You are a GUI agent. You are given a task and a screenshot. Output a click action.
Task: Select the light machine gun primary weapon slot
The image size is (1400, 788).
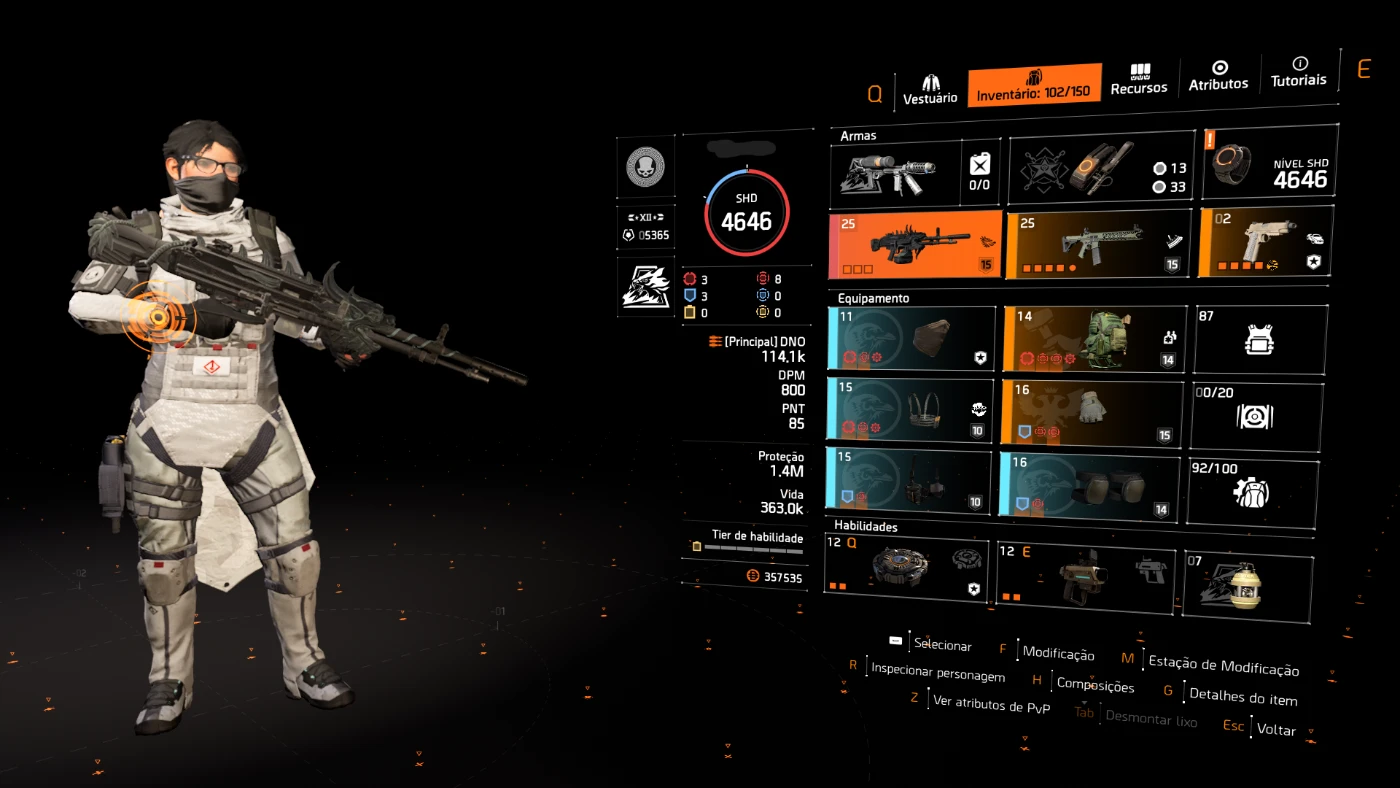[x=915, y=244]
